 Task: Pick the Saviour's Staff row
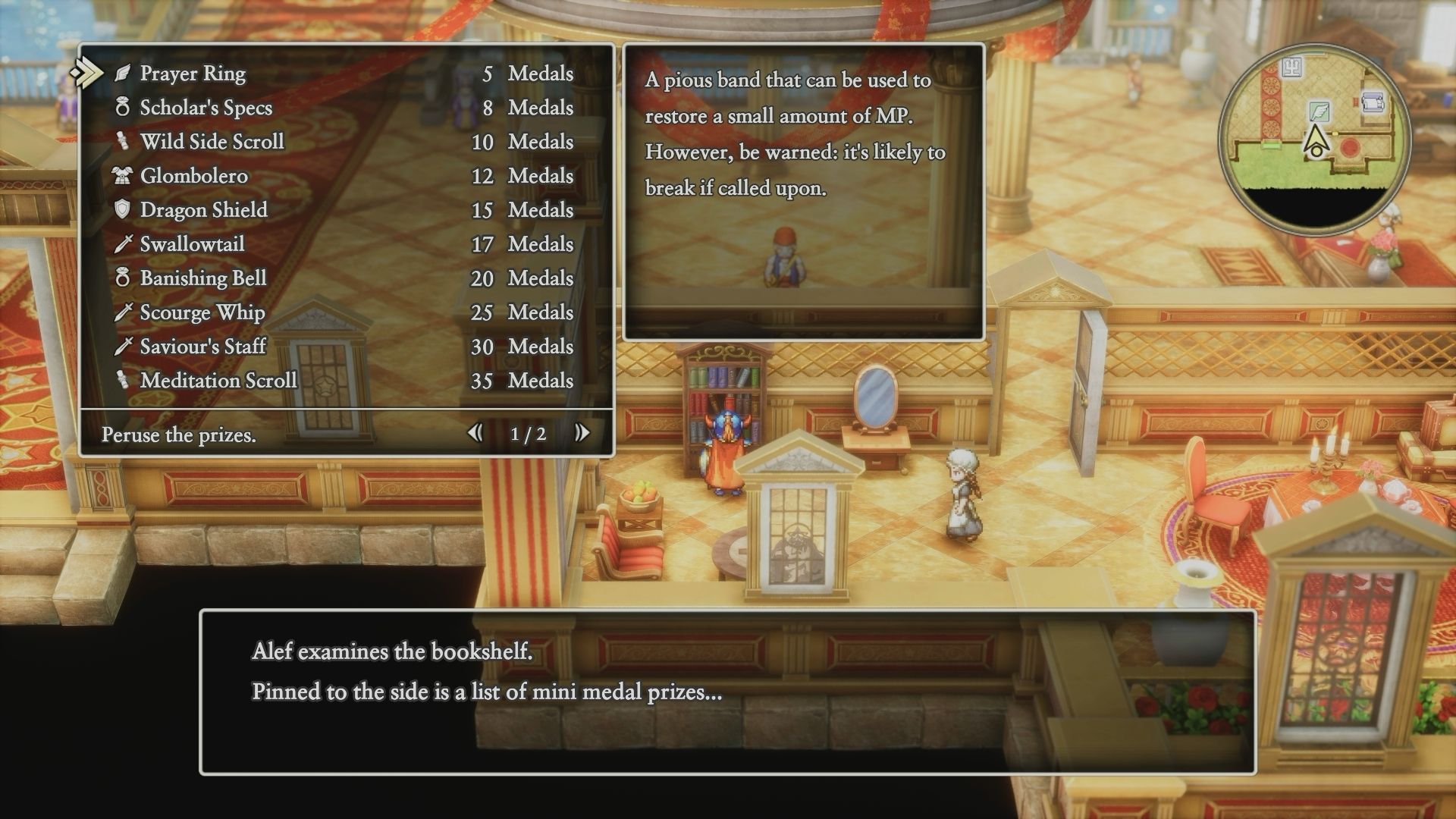coord(202,347)
